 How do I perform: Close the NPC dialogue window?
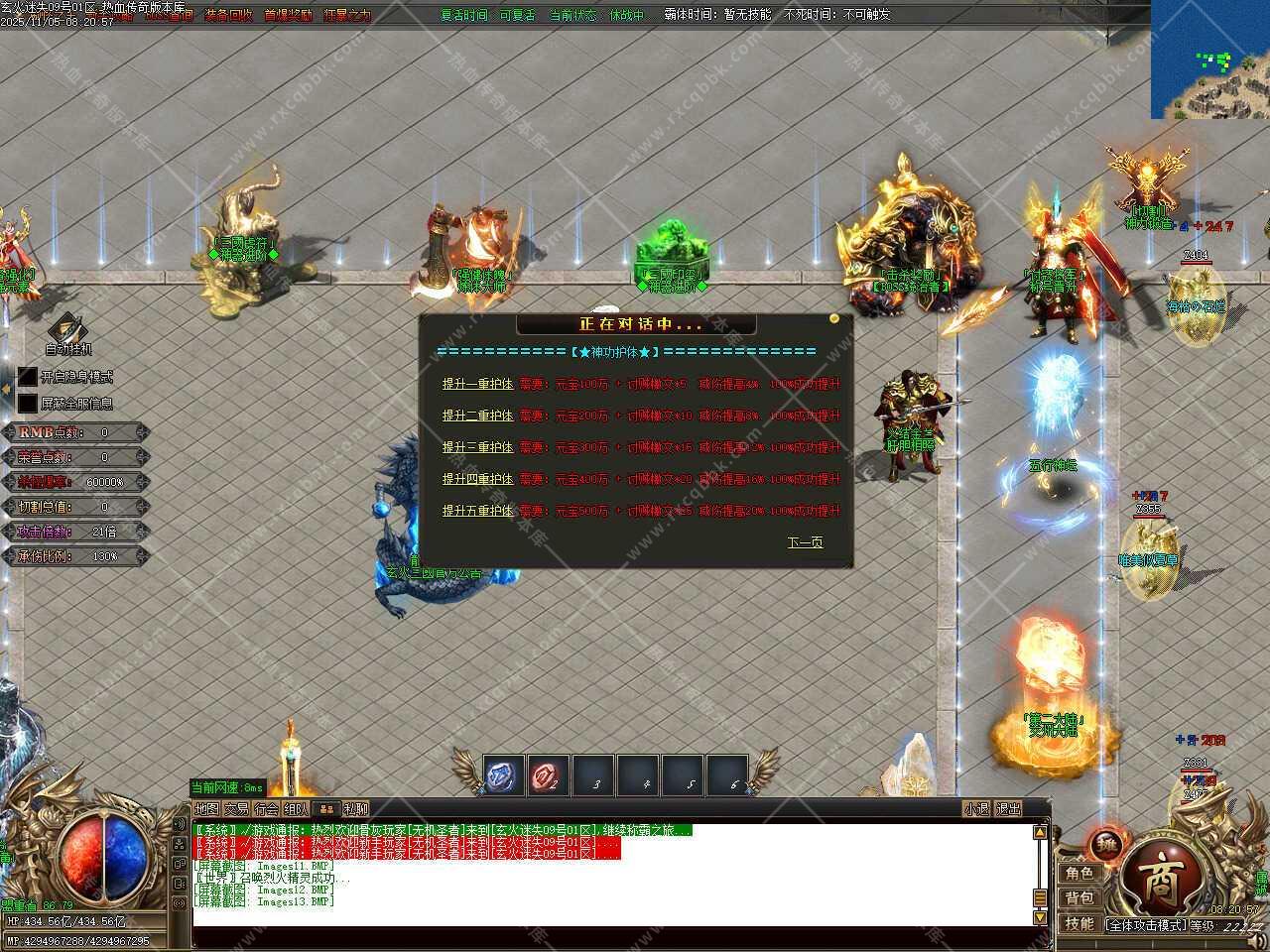(x=834, y=319)
